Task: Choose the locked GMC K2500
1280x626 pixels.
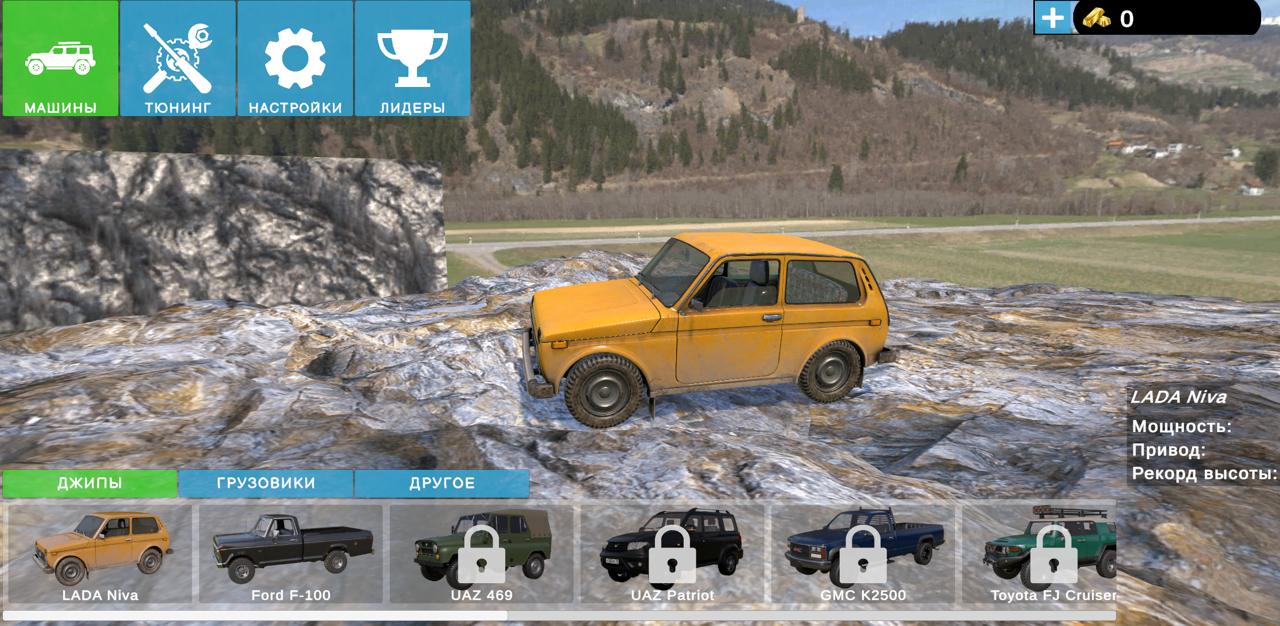Action: point(864,553)
